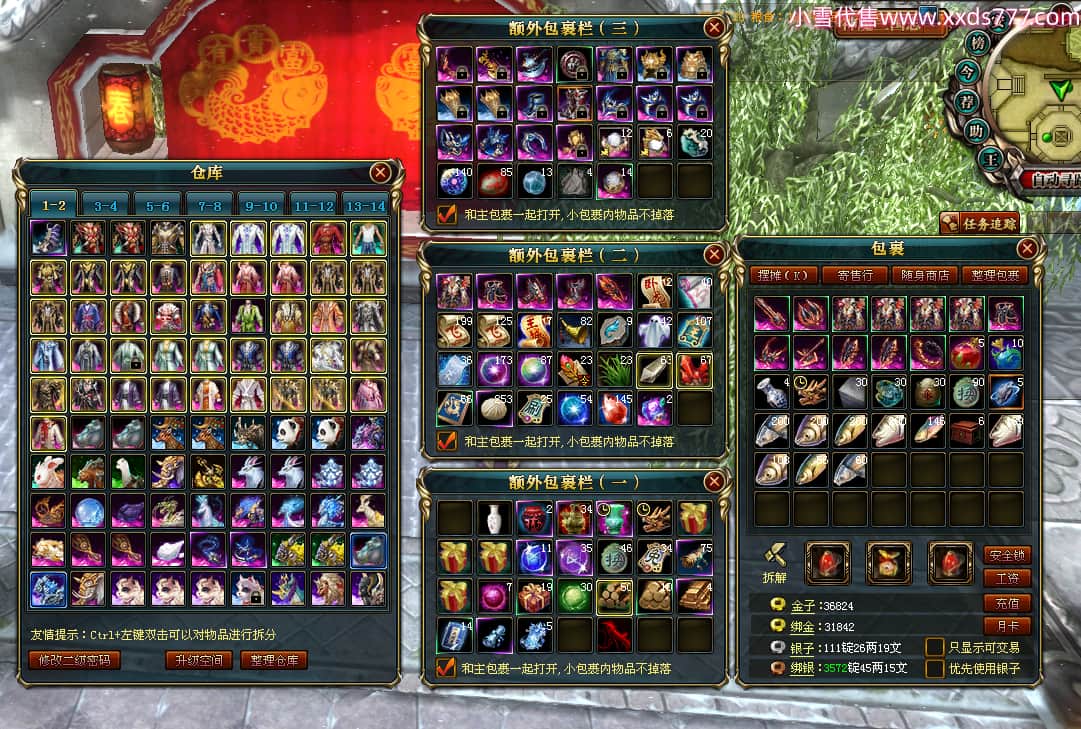The width and height of the screenshot is (1081, 729).
Task: Open the 寄售行 consignment house
Action: 855,275
